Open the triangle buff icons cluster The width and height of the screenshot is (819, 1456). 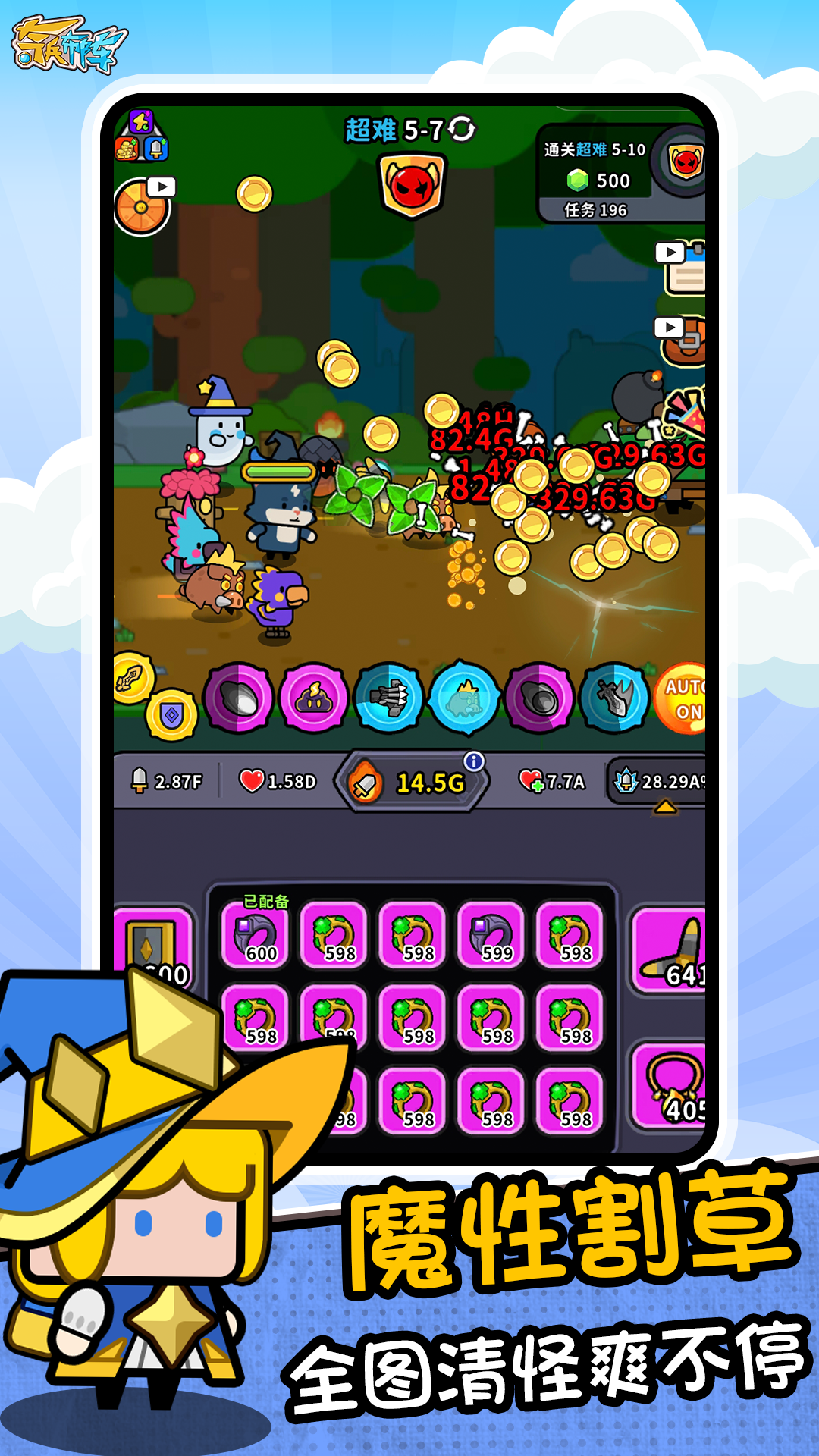point(141,136)
